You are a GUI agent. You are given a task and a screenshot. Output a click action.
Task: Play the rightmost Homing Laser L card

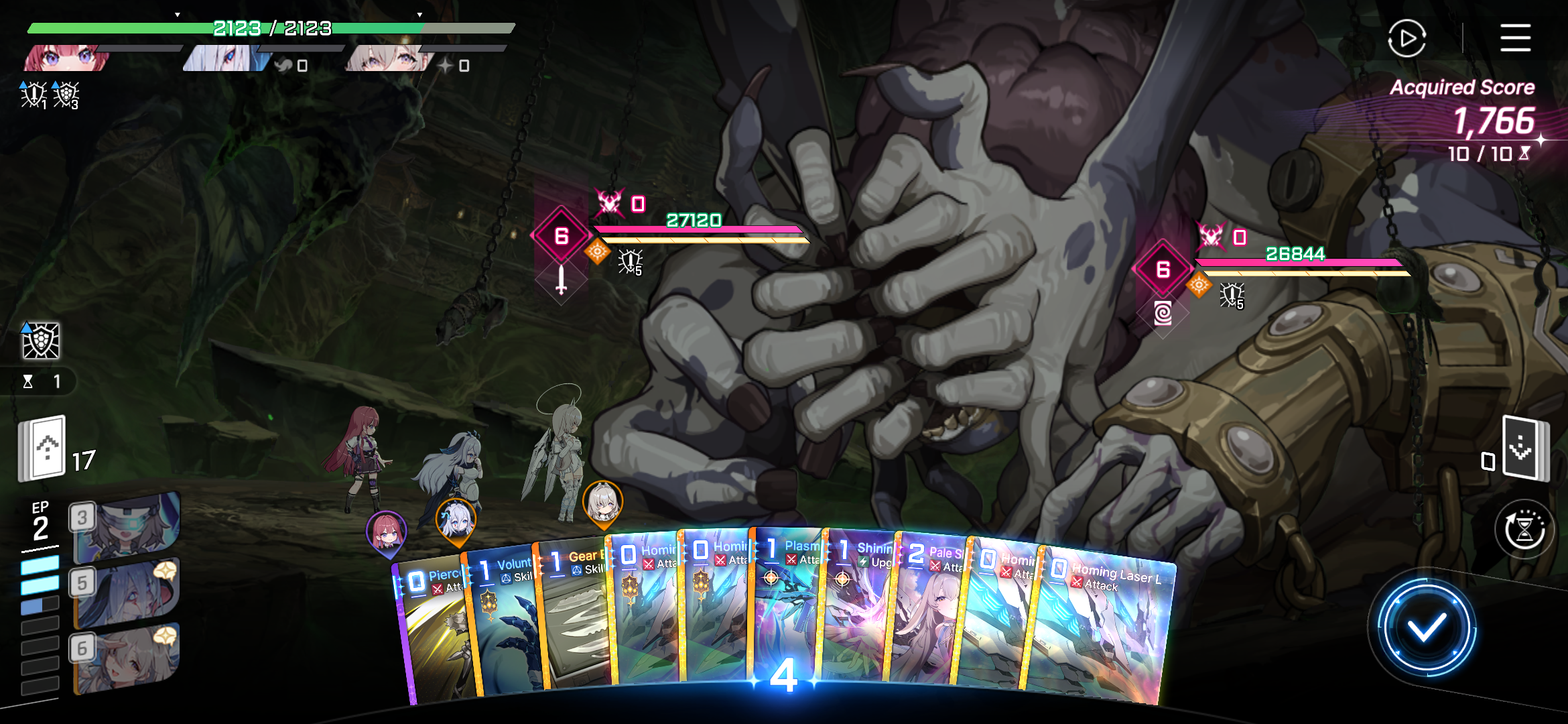coord(1099,630)
